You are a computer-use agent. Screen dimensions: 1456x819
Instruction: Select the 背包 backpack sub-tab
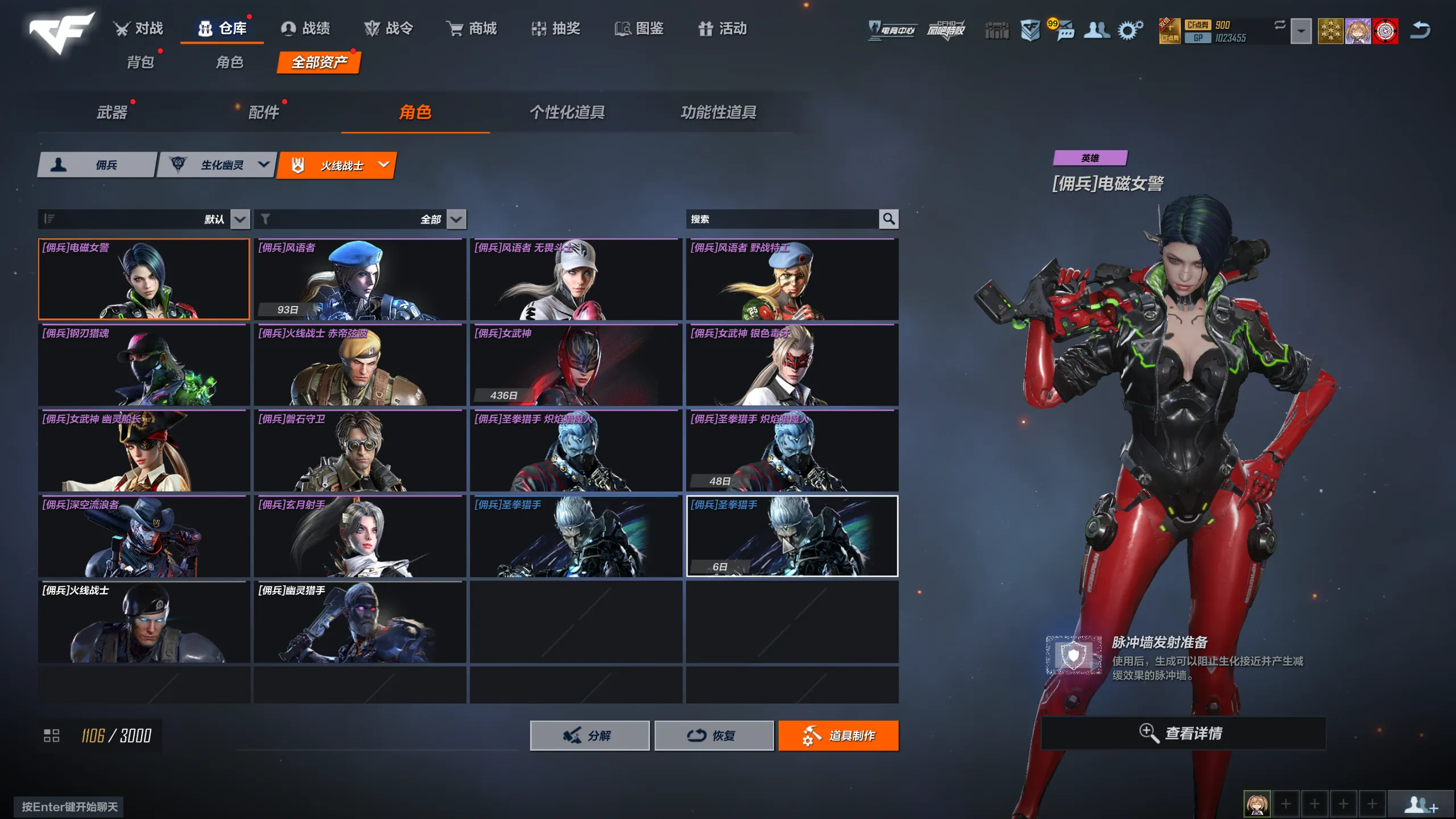coord(140,62)
